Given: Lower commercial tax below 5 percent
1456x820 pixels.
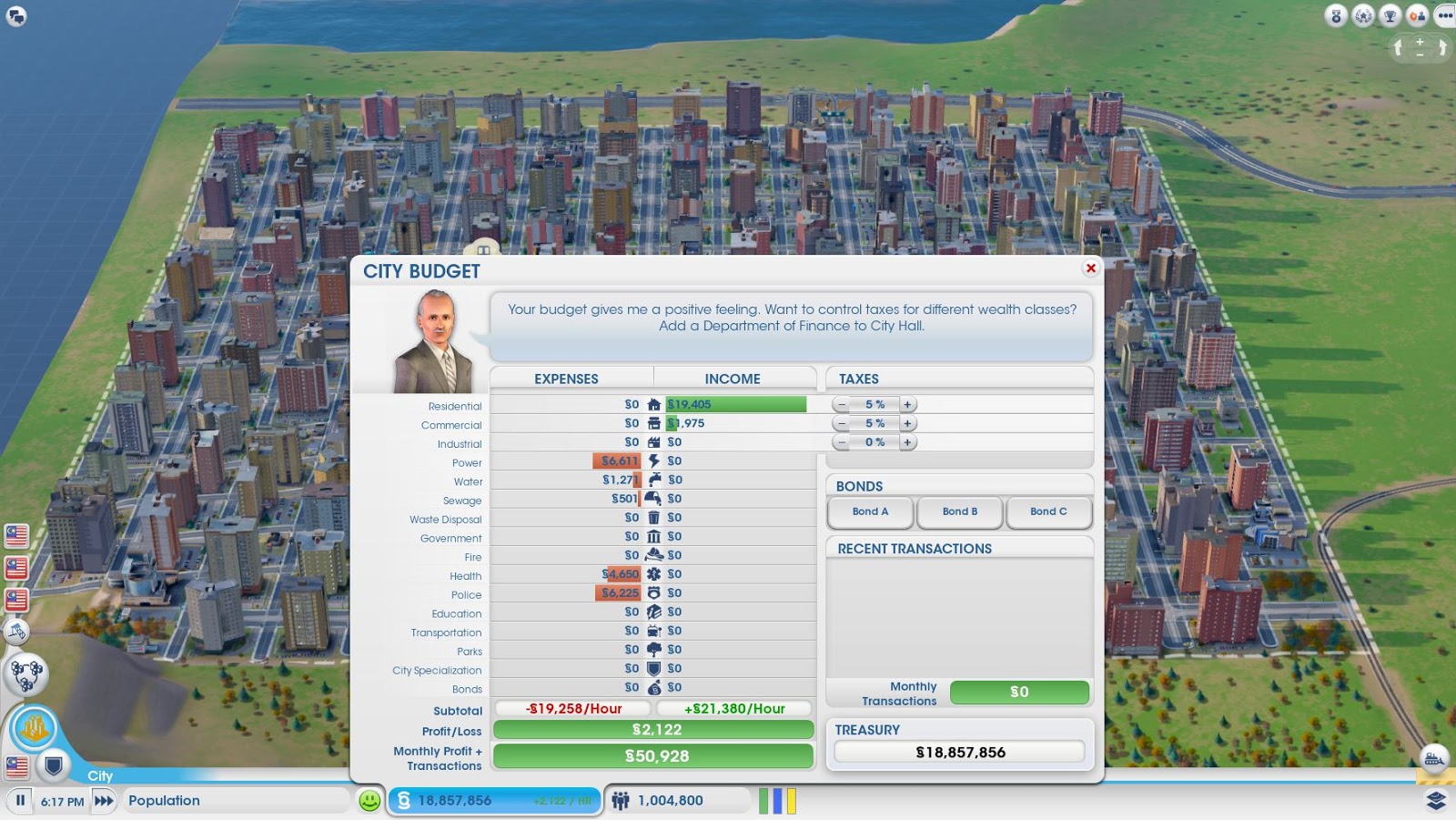Looking at the screenshot, I should pyautogui.click(x=842, y=423).
